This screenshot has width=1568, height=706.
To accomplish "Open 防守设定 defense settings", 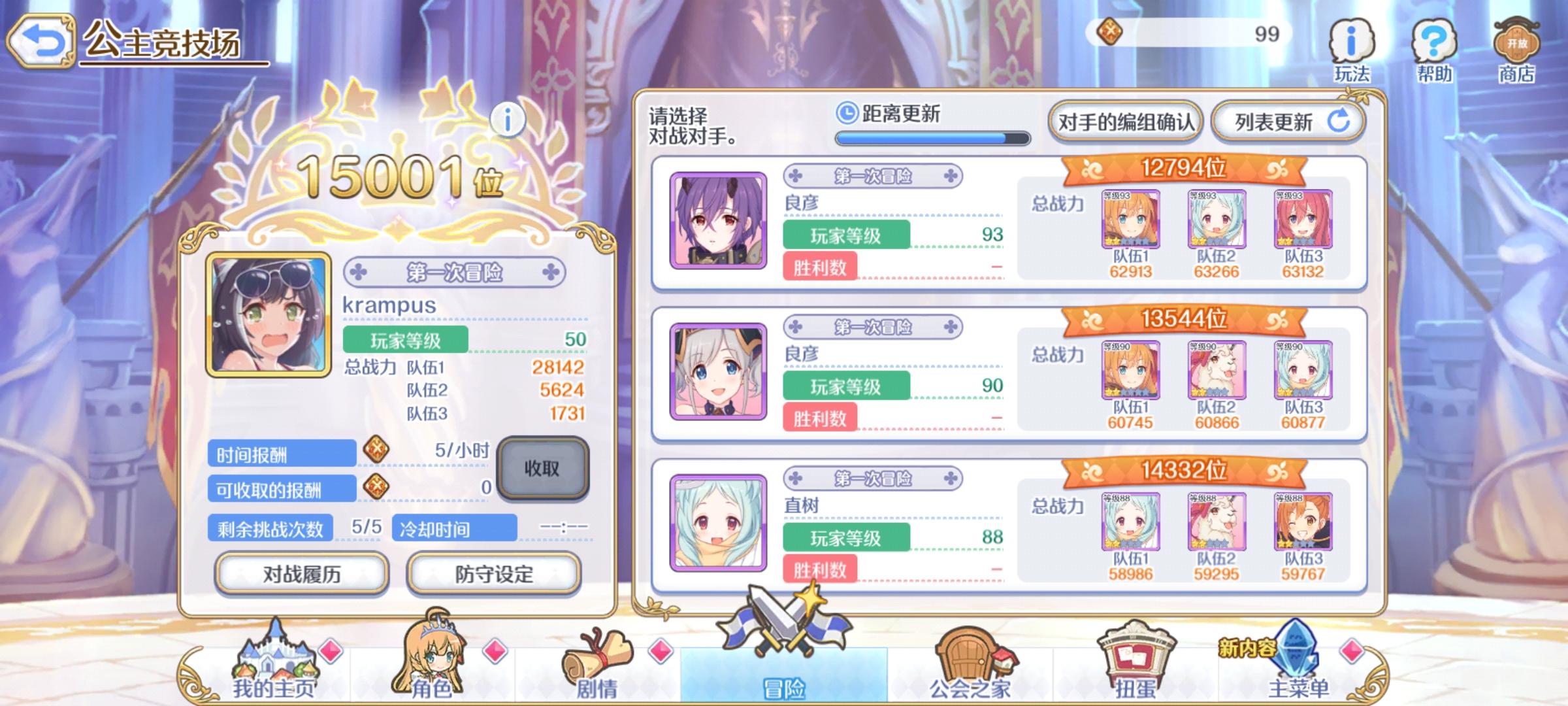I will [x=495, y=573].
